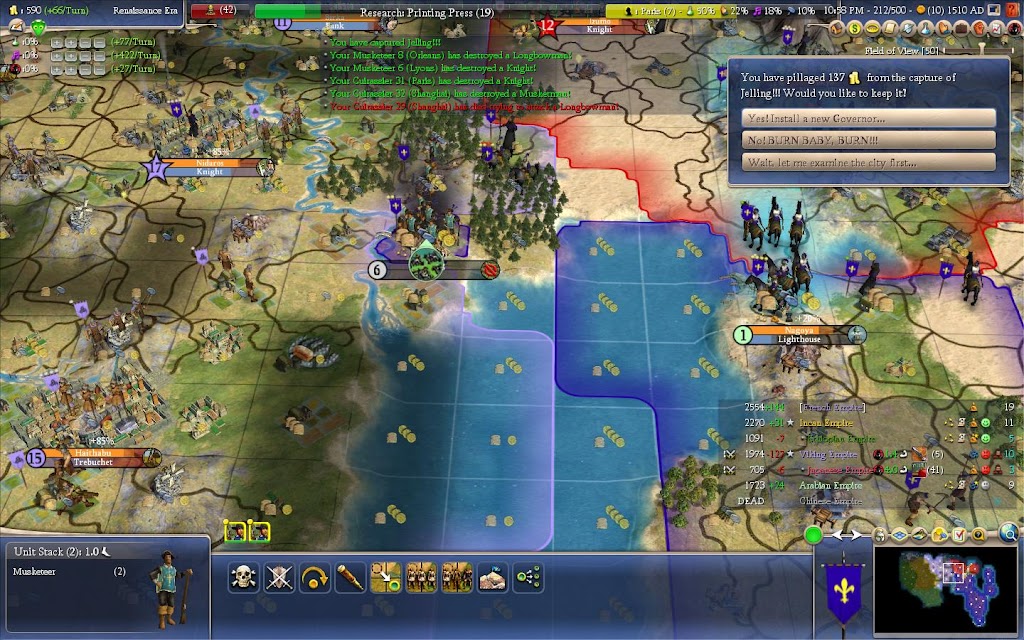Select "Wait, let me examine the city first"
Image resolution: width=1024 pixels, height=640 pixels.
870,162
